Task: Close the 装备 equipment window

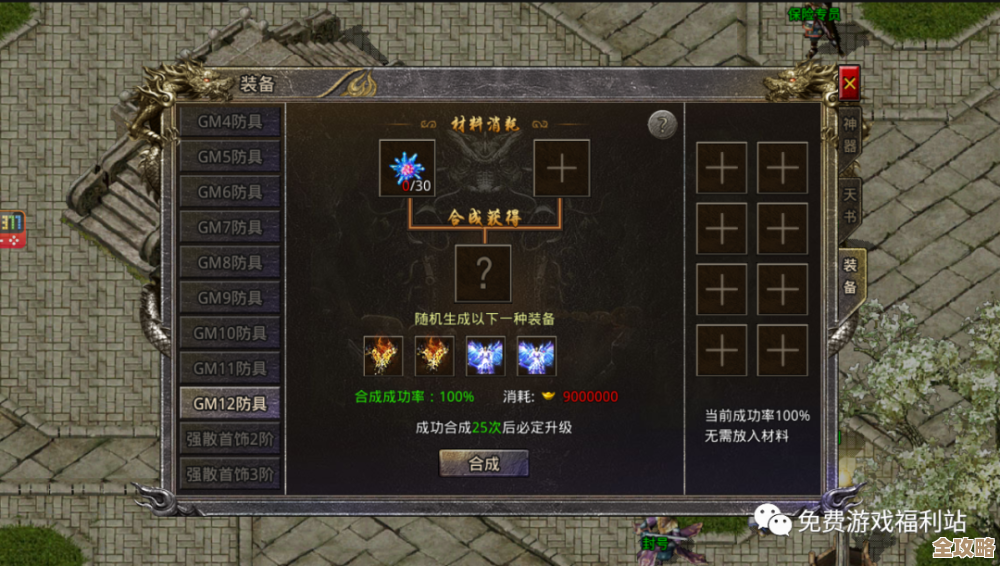Action: 849,84
